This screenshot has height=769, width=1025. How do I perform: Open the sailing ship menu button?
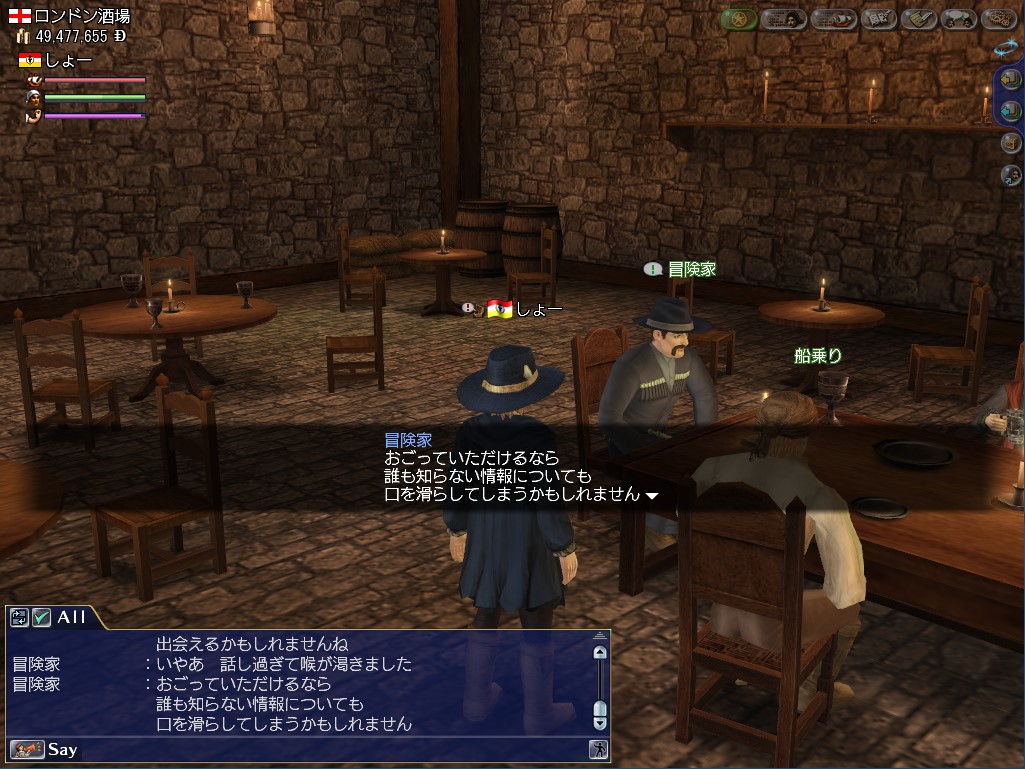pos(832,19)
